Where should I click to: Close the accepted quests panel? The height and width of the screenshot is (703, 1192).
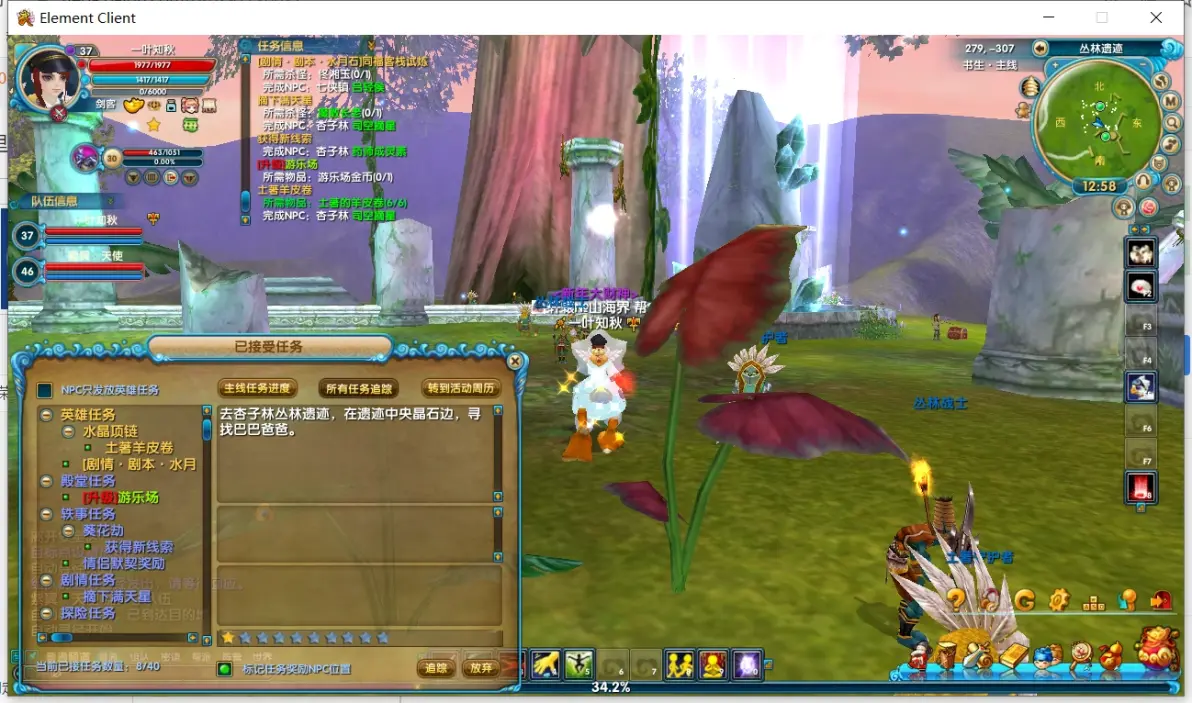click(515, 361)
